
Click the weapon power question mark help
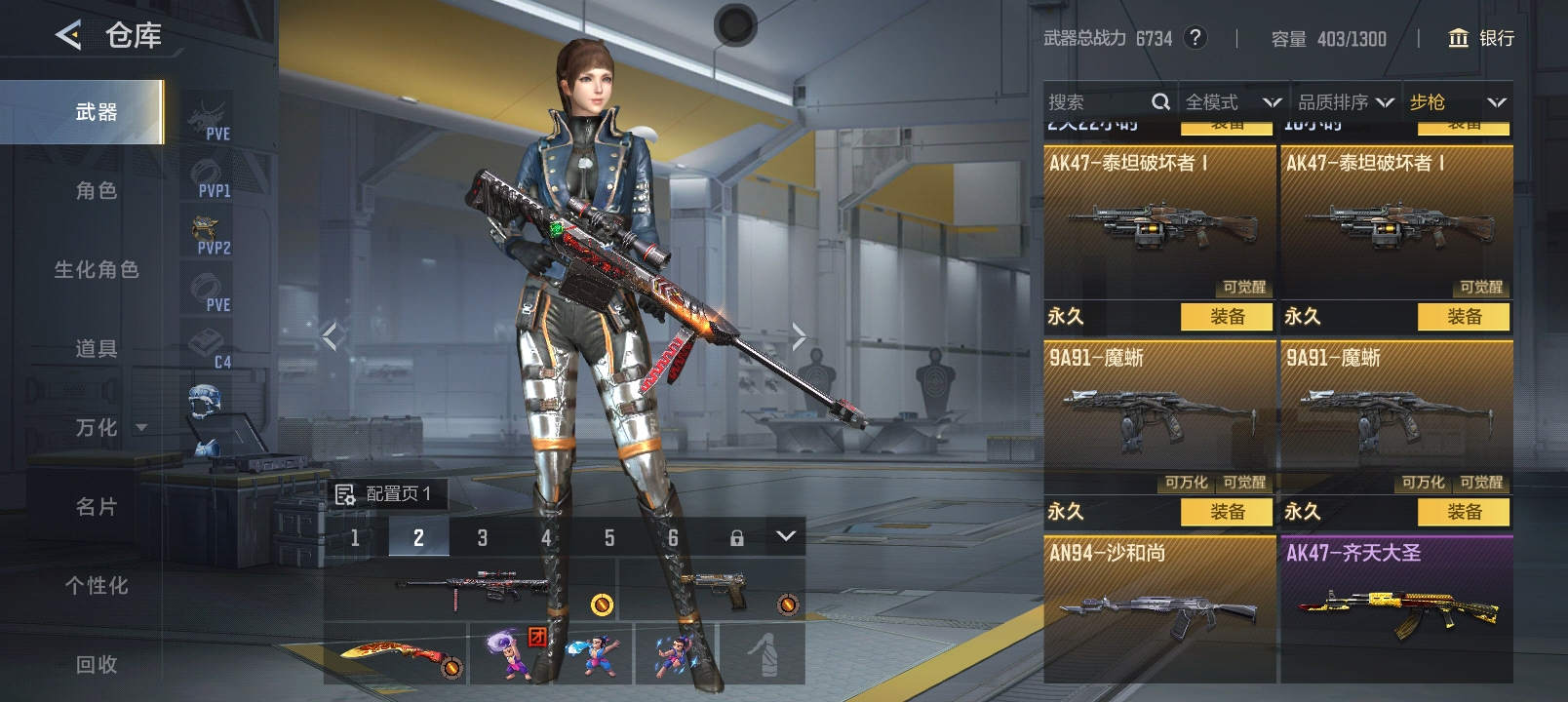click(1195, 38)
